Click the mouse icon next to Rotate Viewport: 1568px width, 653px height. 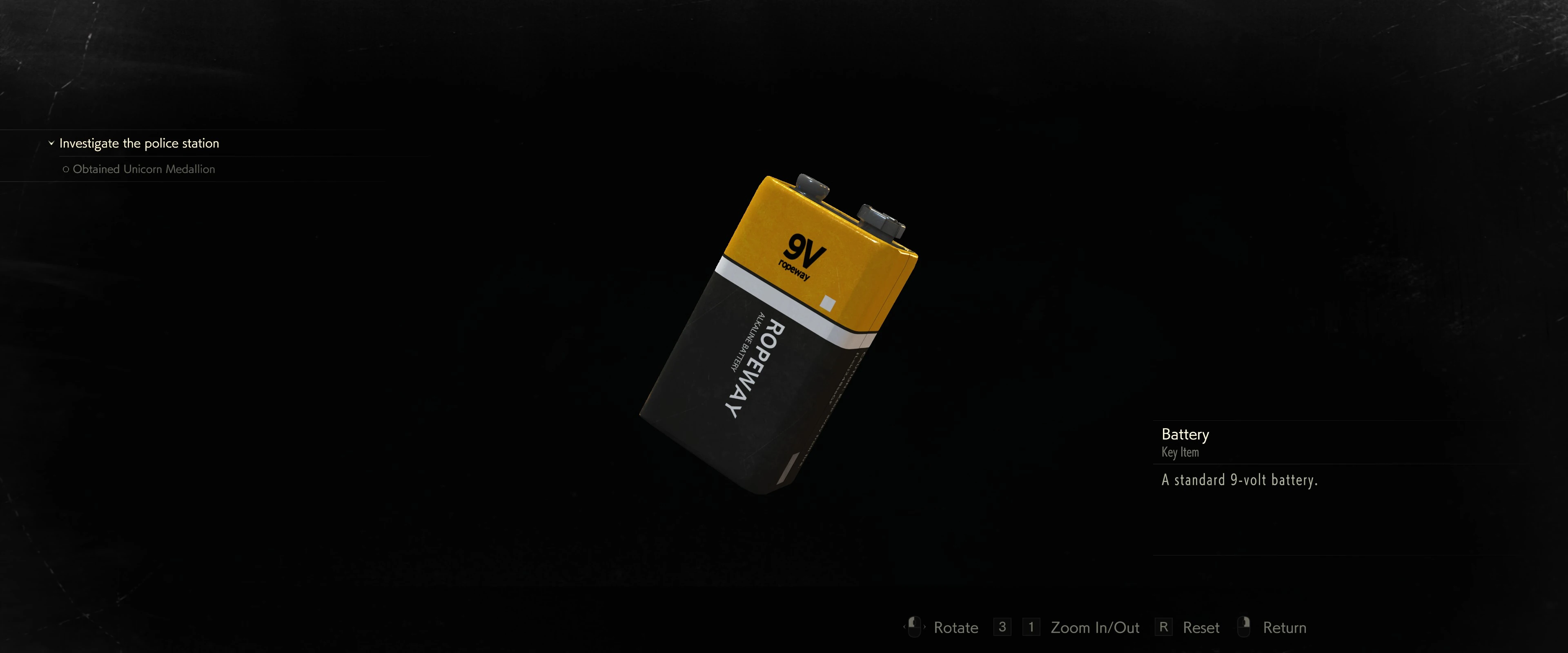914,626
